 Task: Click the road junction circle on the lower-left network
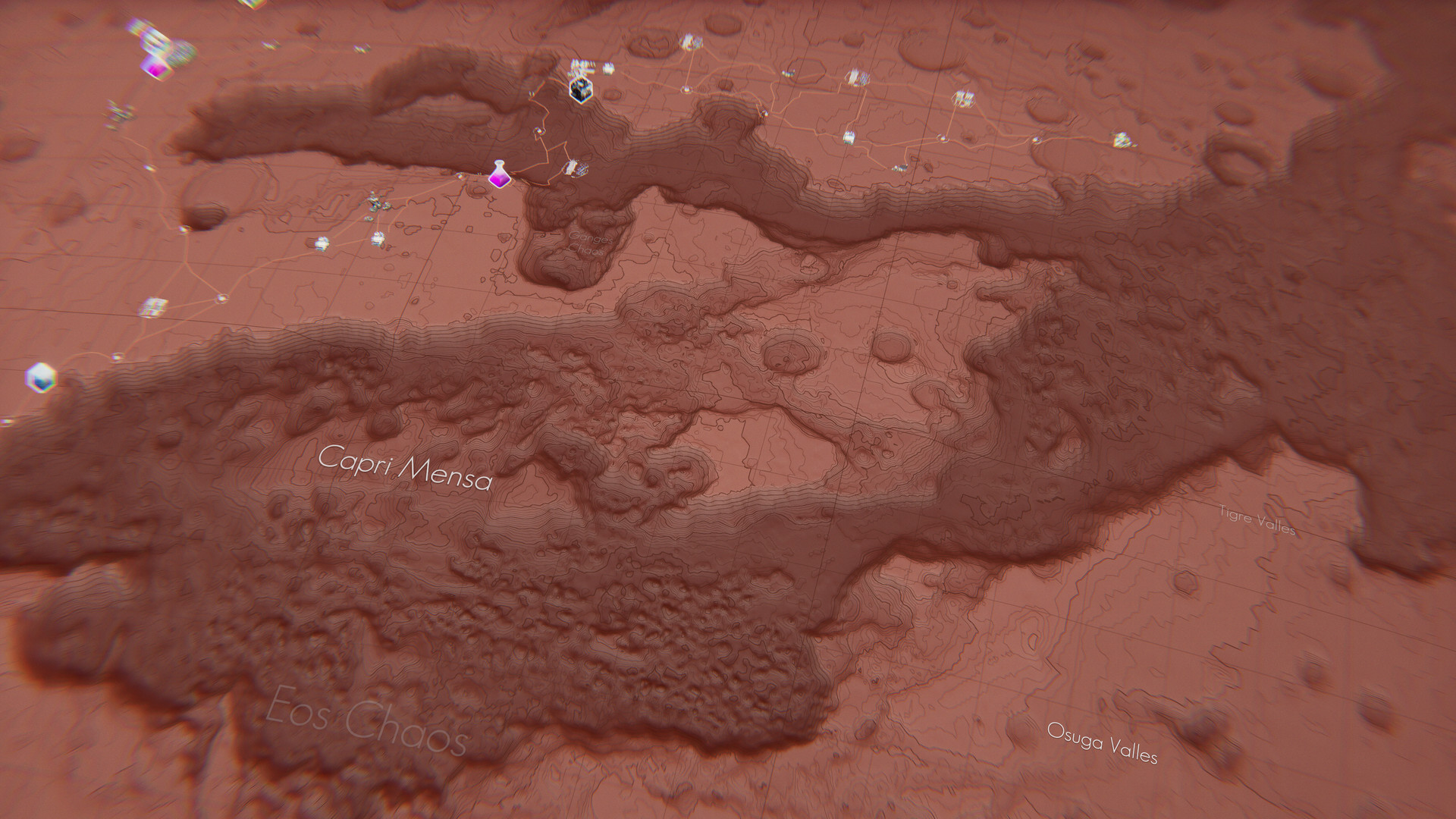coord(221,297)
